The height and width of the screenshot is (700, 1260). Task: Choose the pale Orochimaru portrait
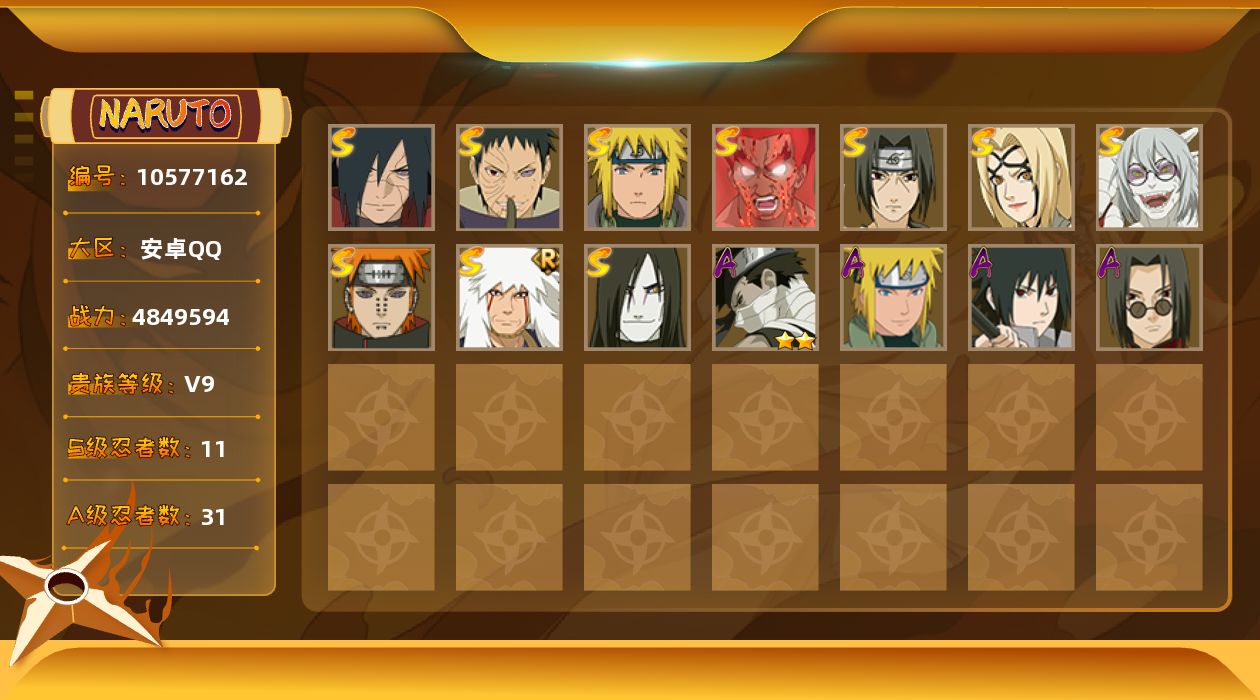point(637,297)
